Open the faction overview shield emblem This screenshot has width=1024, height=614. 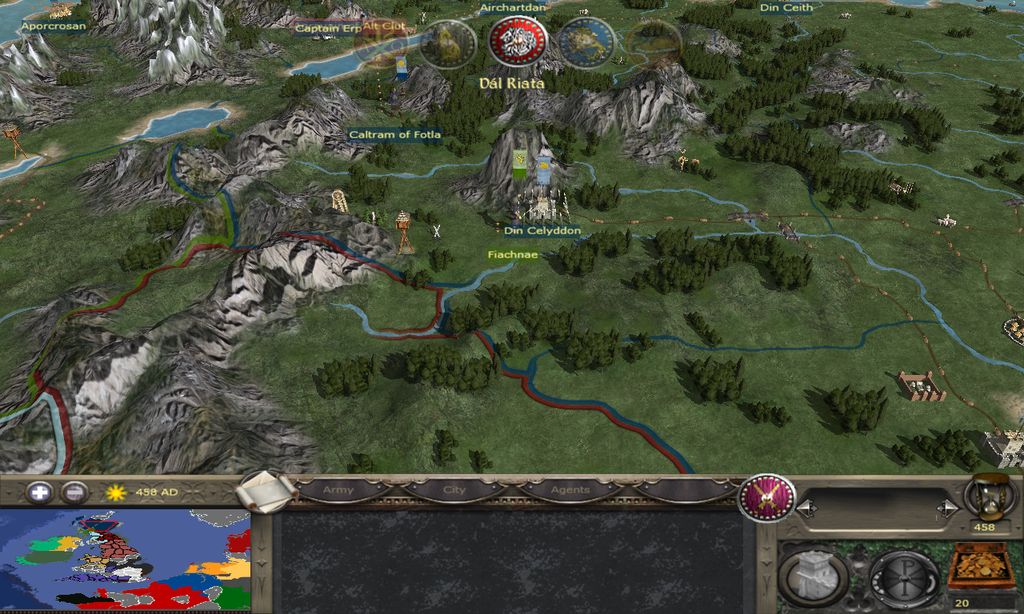[766, 497]
